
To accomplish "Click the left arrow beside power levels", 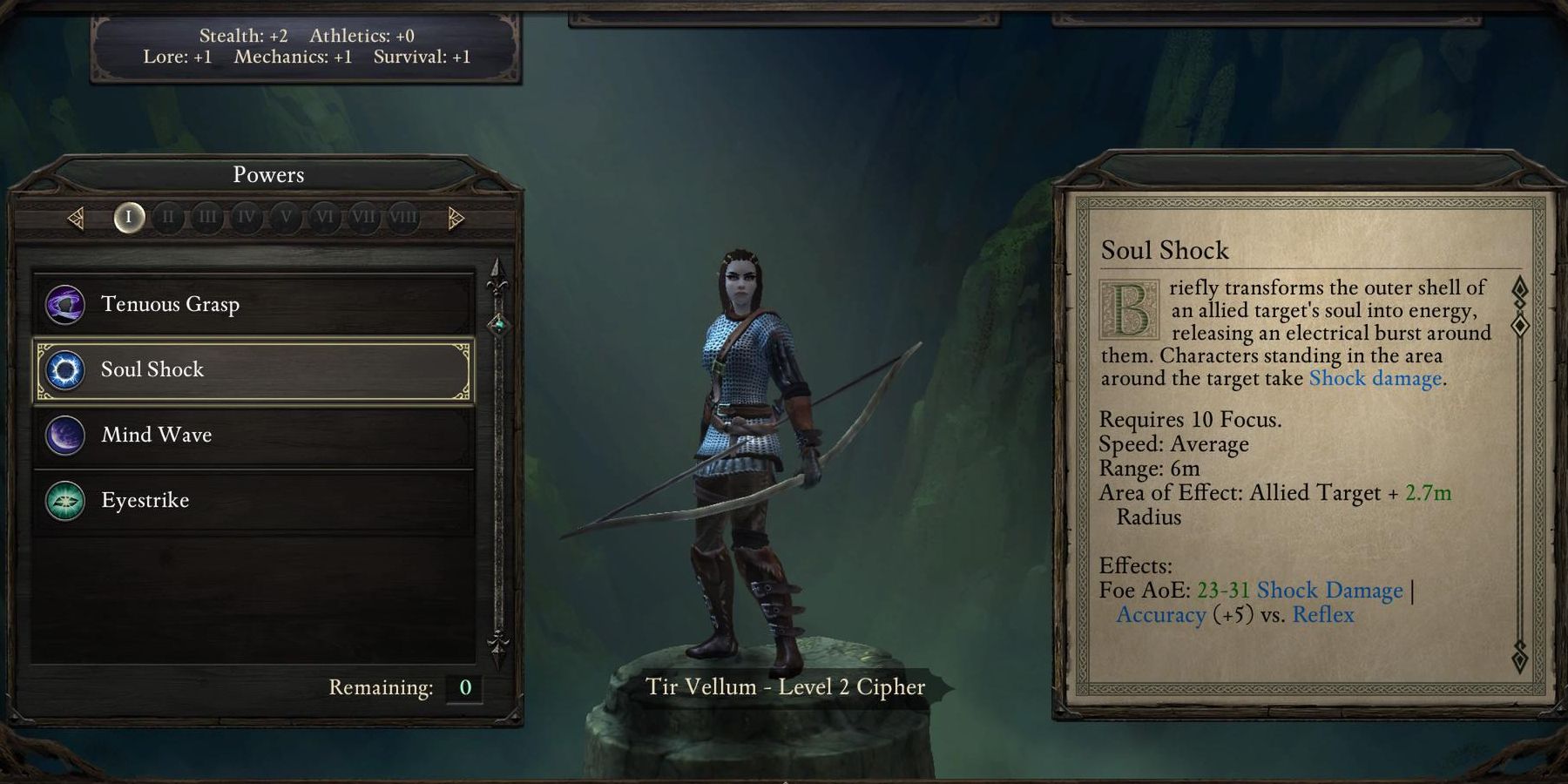I will (x=77, y=218).
